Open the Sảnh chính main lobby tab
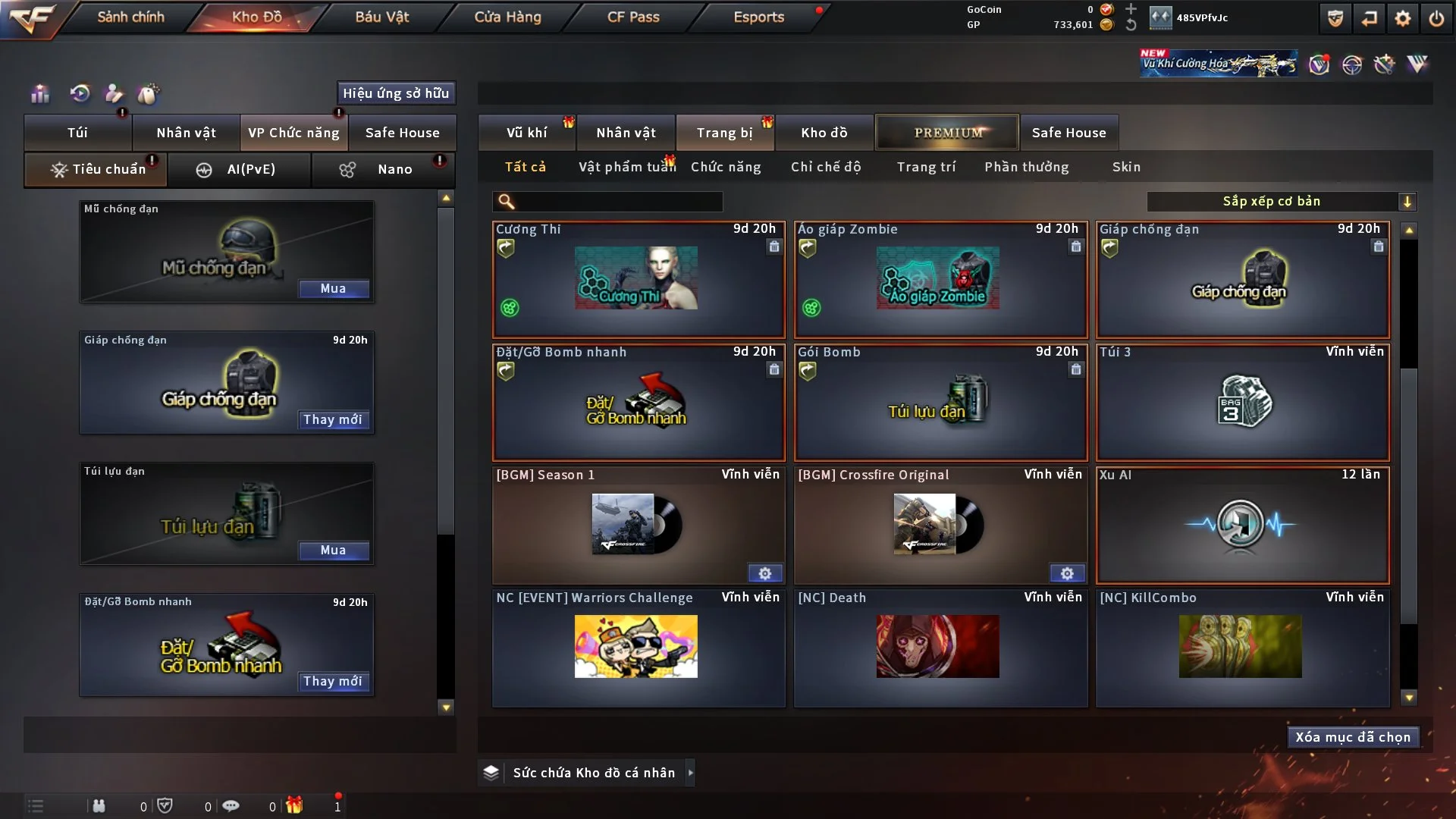This screenshot has height=819, width=1456. [x=130, y=17]
